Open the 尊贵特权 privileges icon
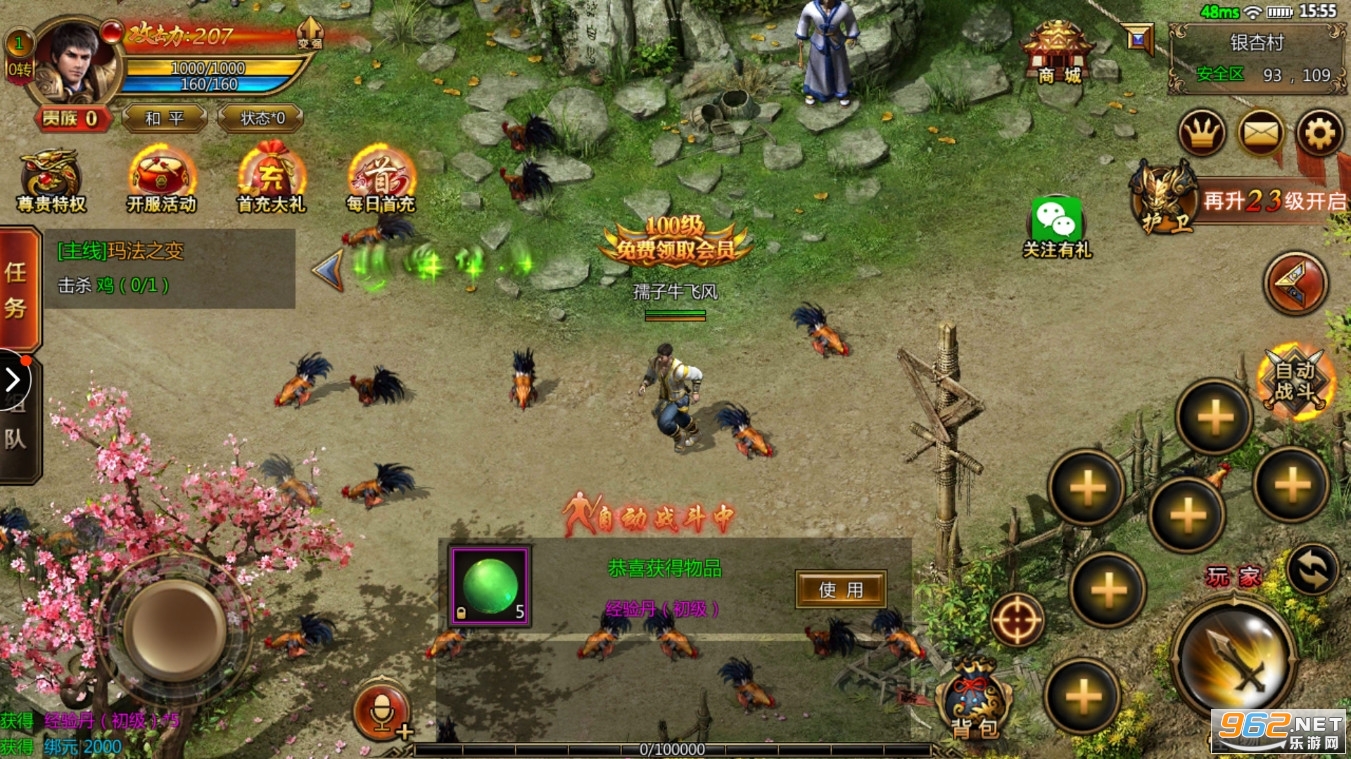Screen dimensions: 1351x759 52,181
